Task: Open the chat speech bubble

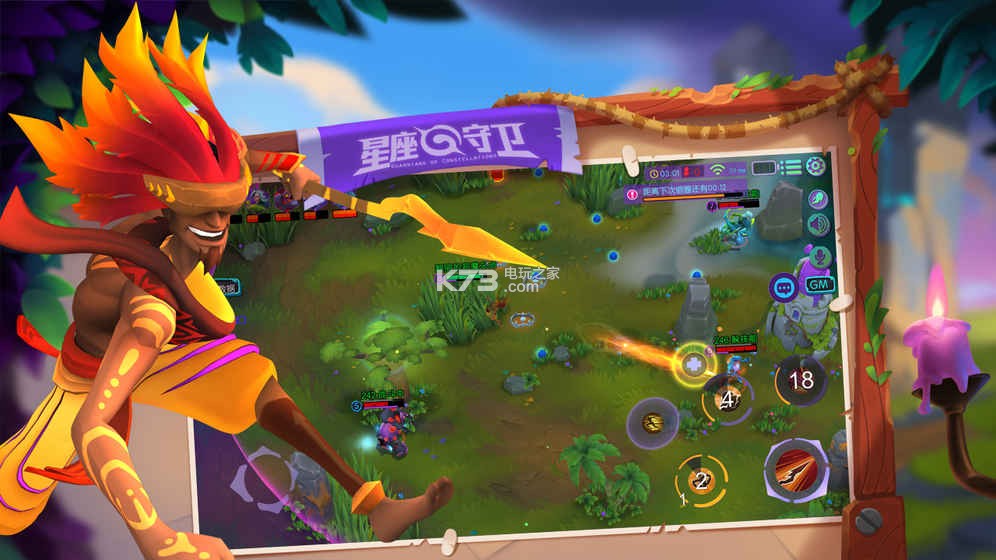Action: [x=783, y=286]
